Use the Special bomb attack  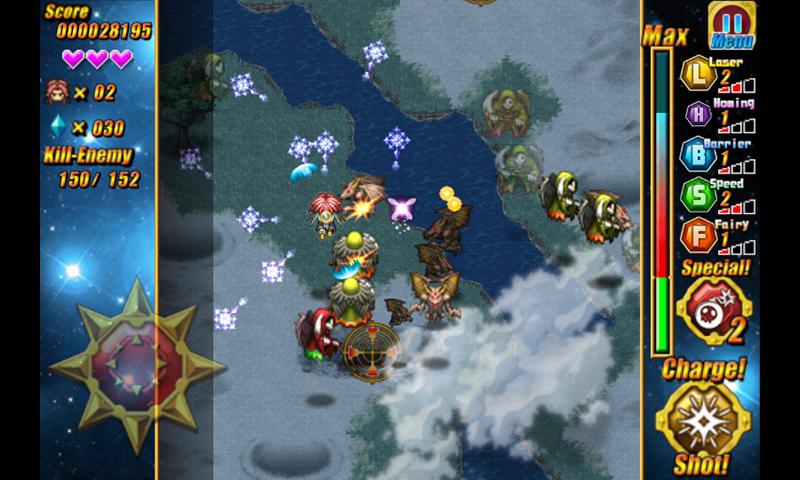[714, 311]
